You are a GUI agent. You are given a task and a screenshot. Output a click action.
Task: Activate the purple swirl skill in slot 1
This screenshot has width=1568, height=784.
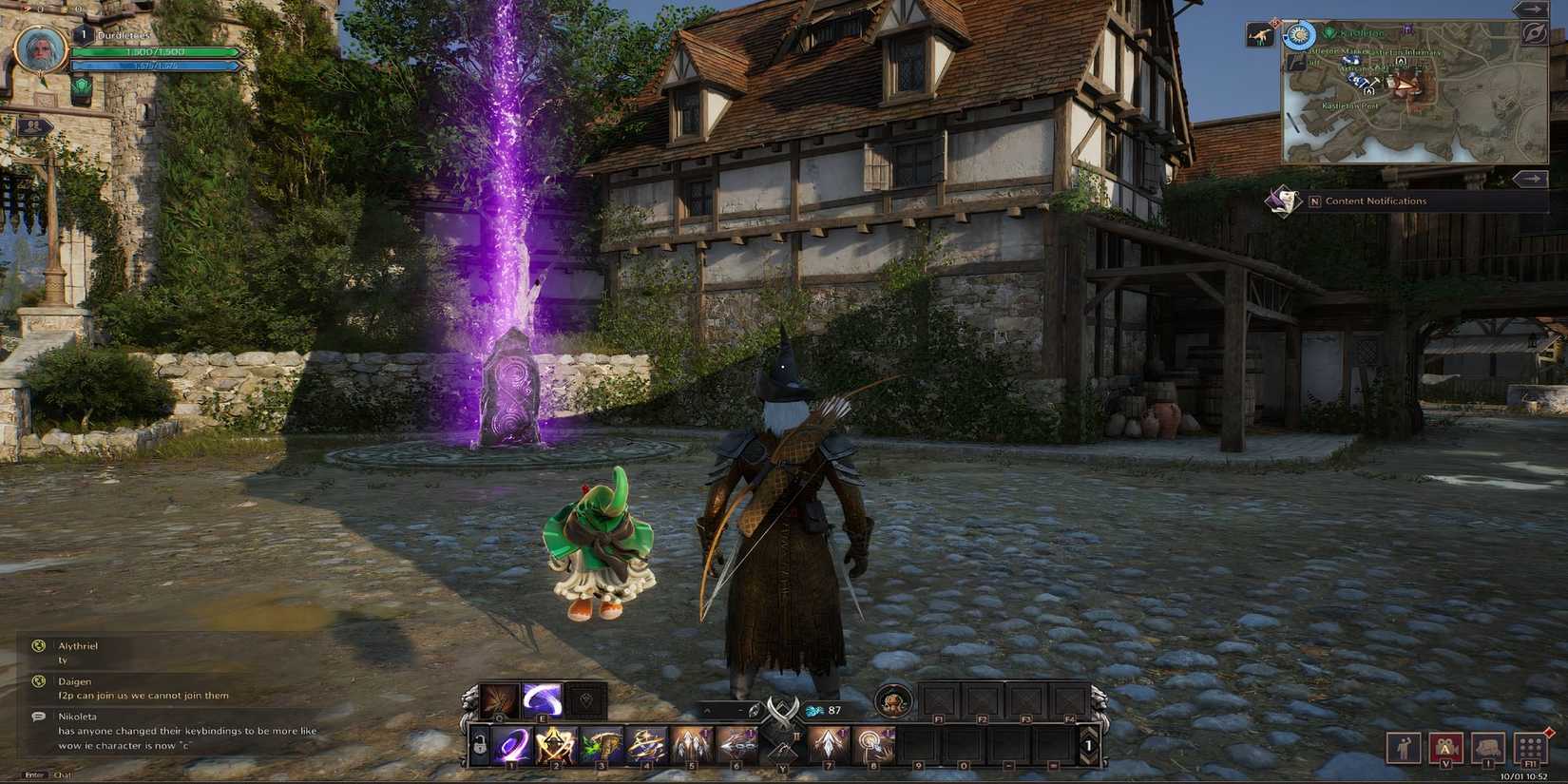tap(512, 744)
